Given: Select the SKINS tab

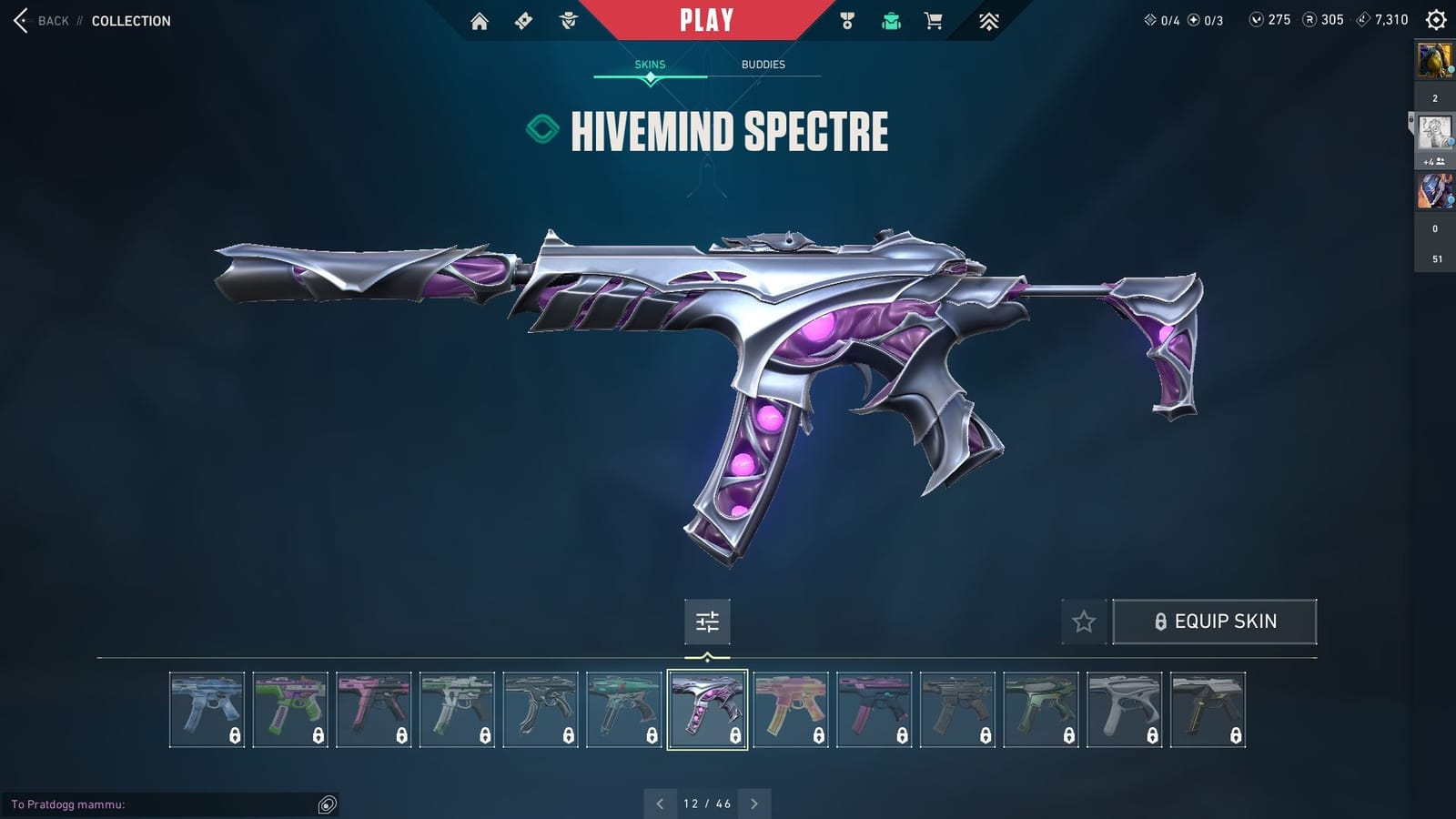Looking at the screenshot, I should point(651,65).
